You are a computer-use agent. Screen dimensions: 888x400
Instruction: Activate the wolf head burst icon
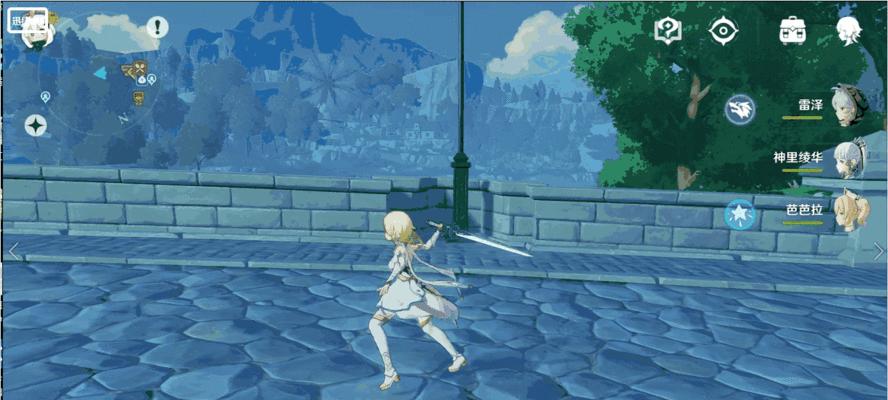[x=740, y=108]
